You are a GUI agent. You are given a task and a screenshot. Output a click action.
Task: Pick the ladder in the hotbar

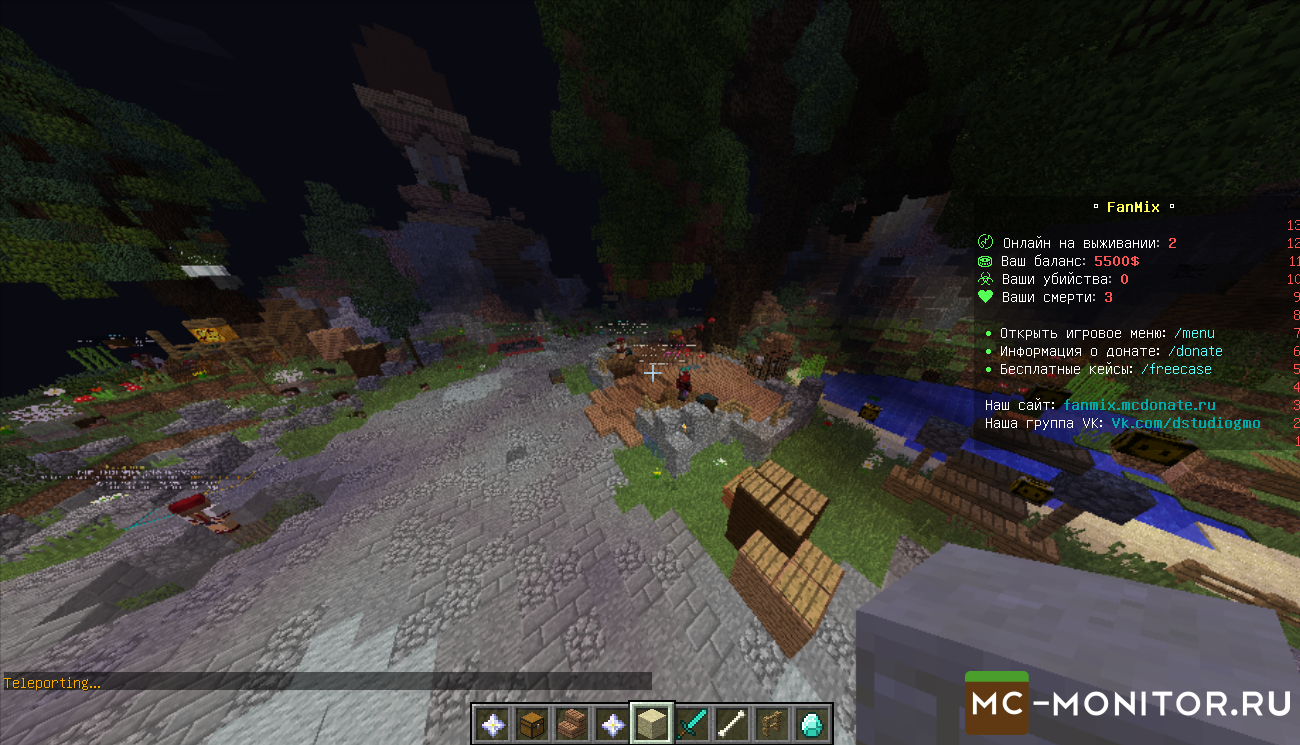point(770,724)
